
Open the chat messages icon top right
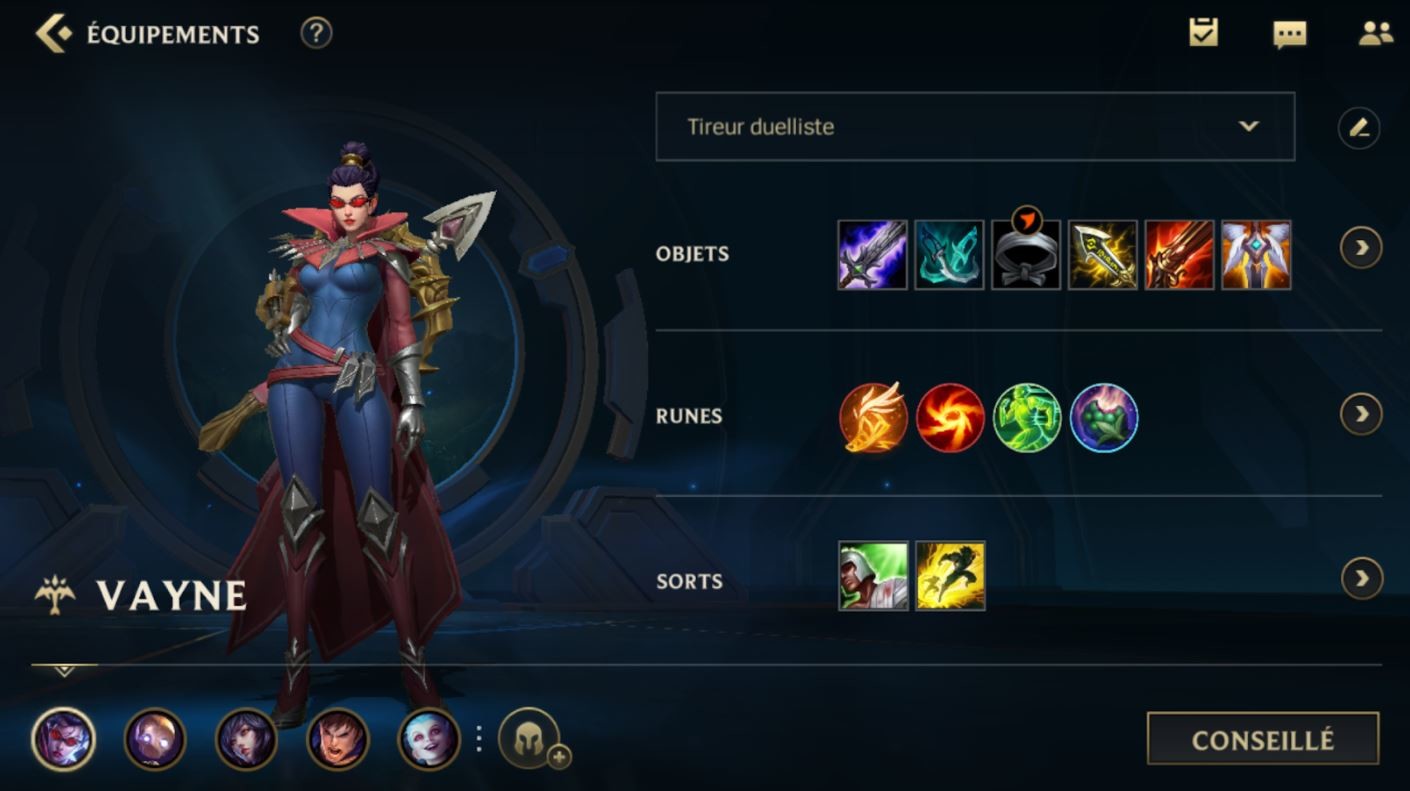pyautogui.click(x=1290, y=33)
